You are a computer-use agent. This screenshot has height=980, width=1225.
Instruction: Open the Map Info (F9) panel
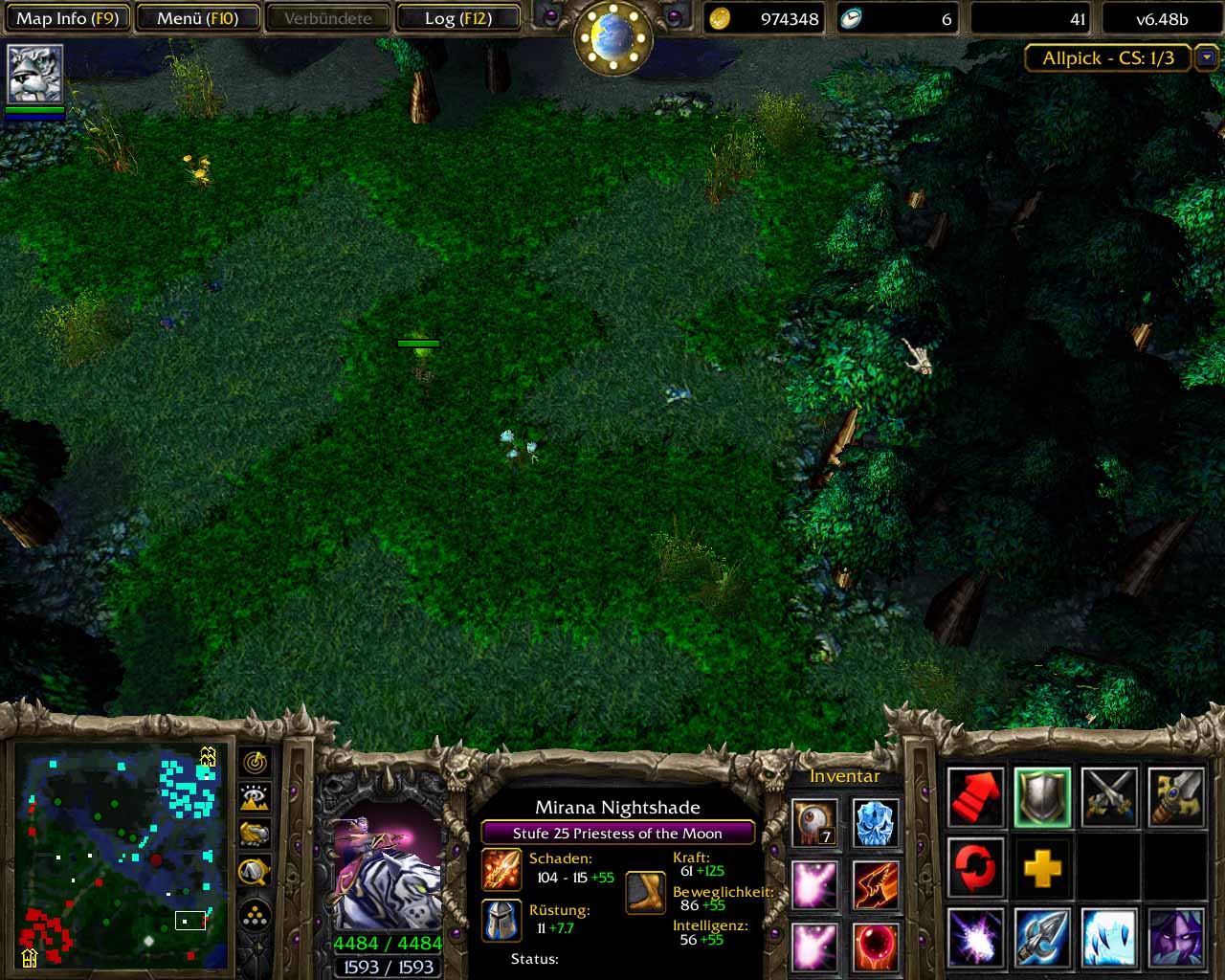[67, 18]
